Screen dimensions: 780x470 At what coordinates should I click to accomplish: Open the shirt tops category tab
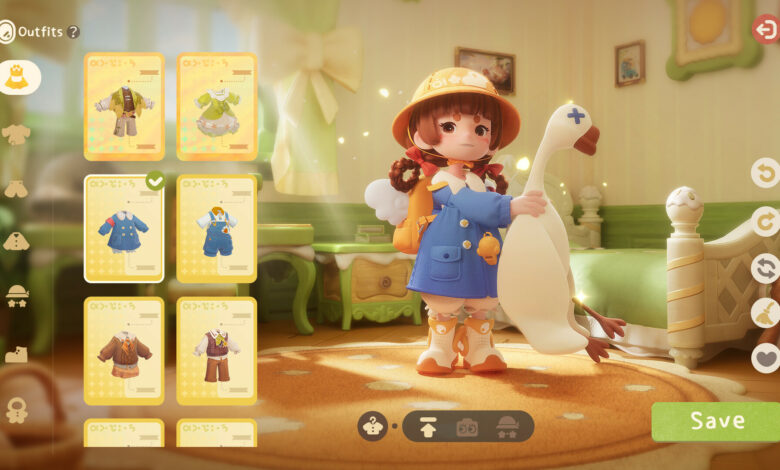(x=16, y=134)
